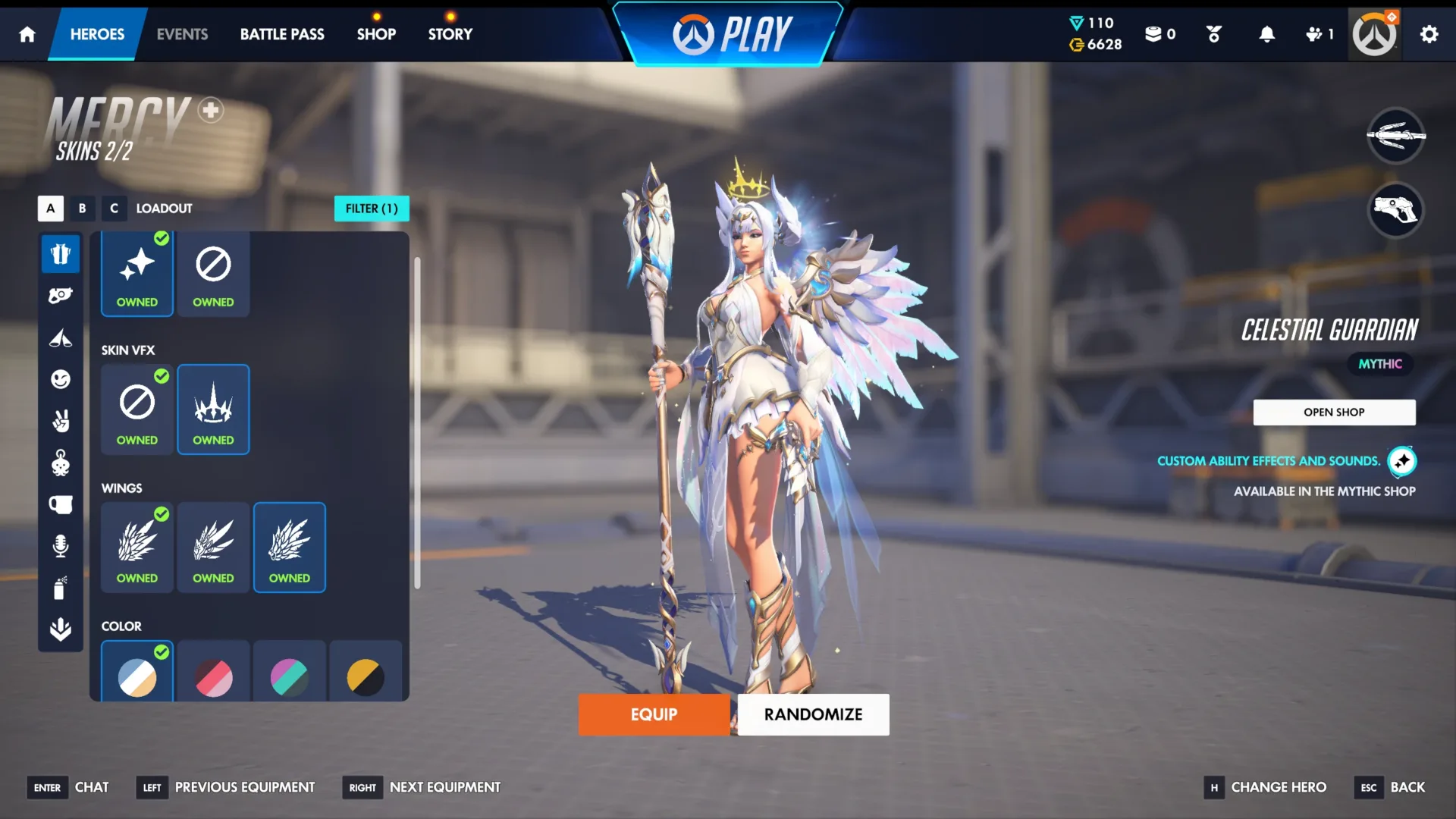This screenshot has width=1456, height=819.
Task: Select the Weapon Charms octopus icon
Action: (x=61, y=464)
